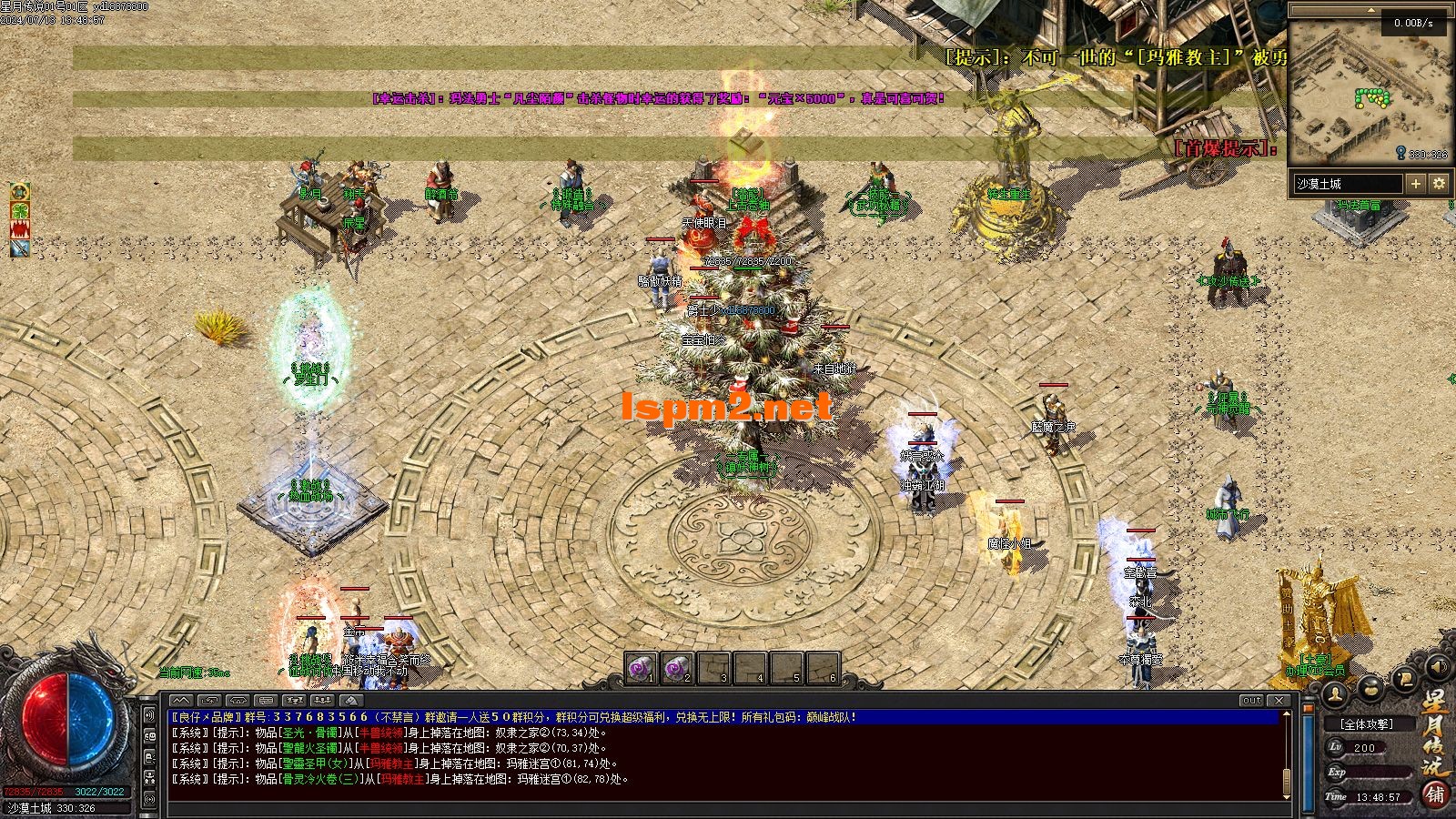Use the item in hotbar slot 1
Viewport: 1456px width, 819px height.
click(642, 669)
